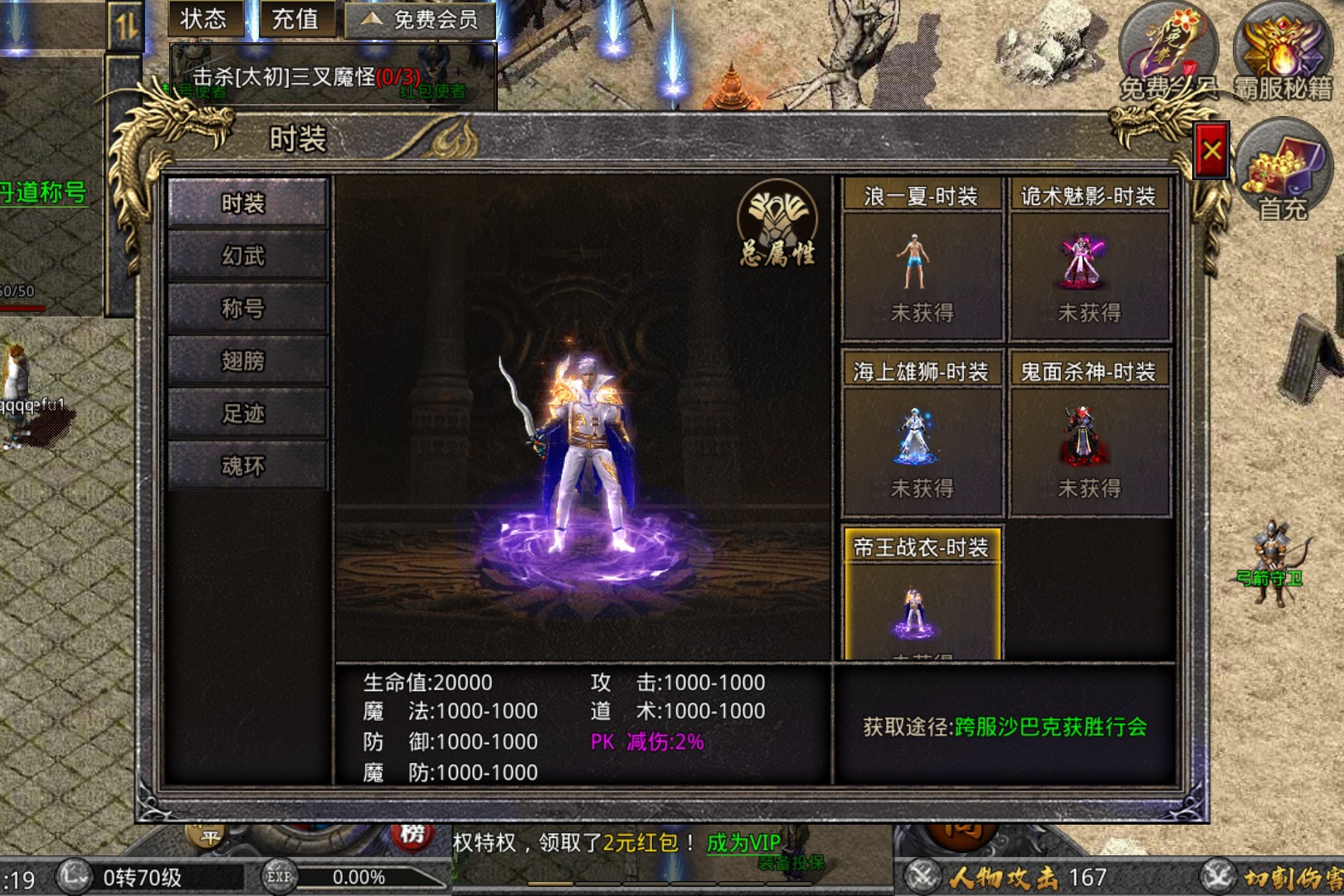Open the 状态 status menu

(x=204, y=19)
